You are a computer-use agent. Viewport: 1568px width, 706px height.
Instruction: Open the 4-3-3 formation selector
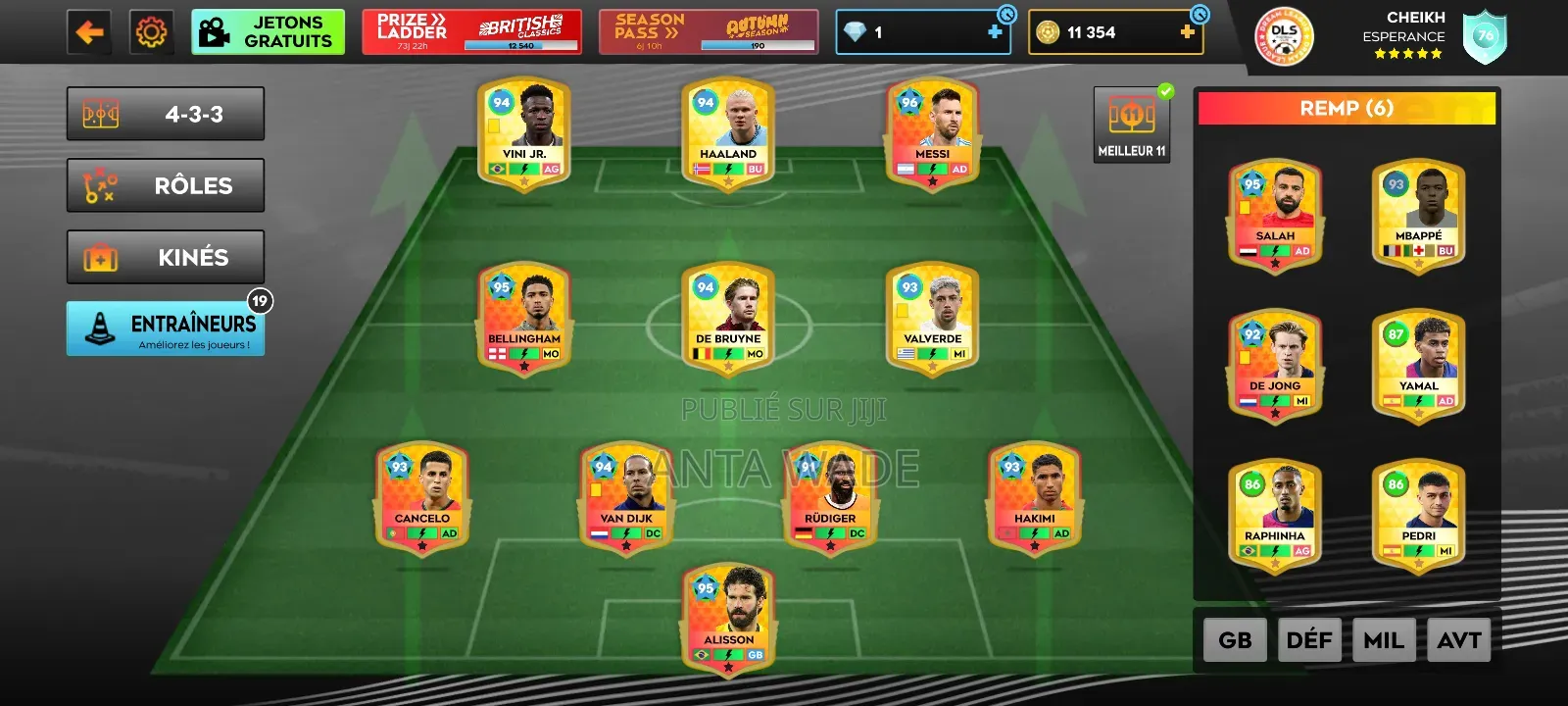[165, 113]
